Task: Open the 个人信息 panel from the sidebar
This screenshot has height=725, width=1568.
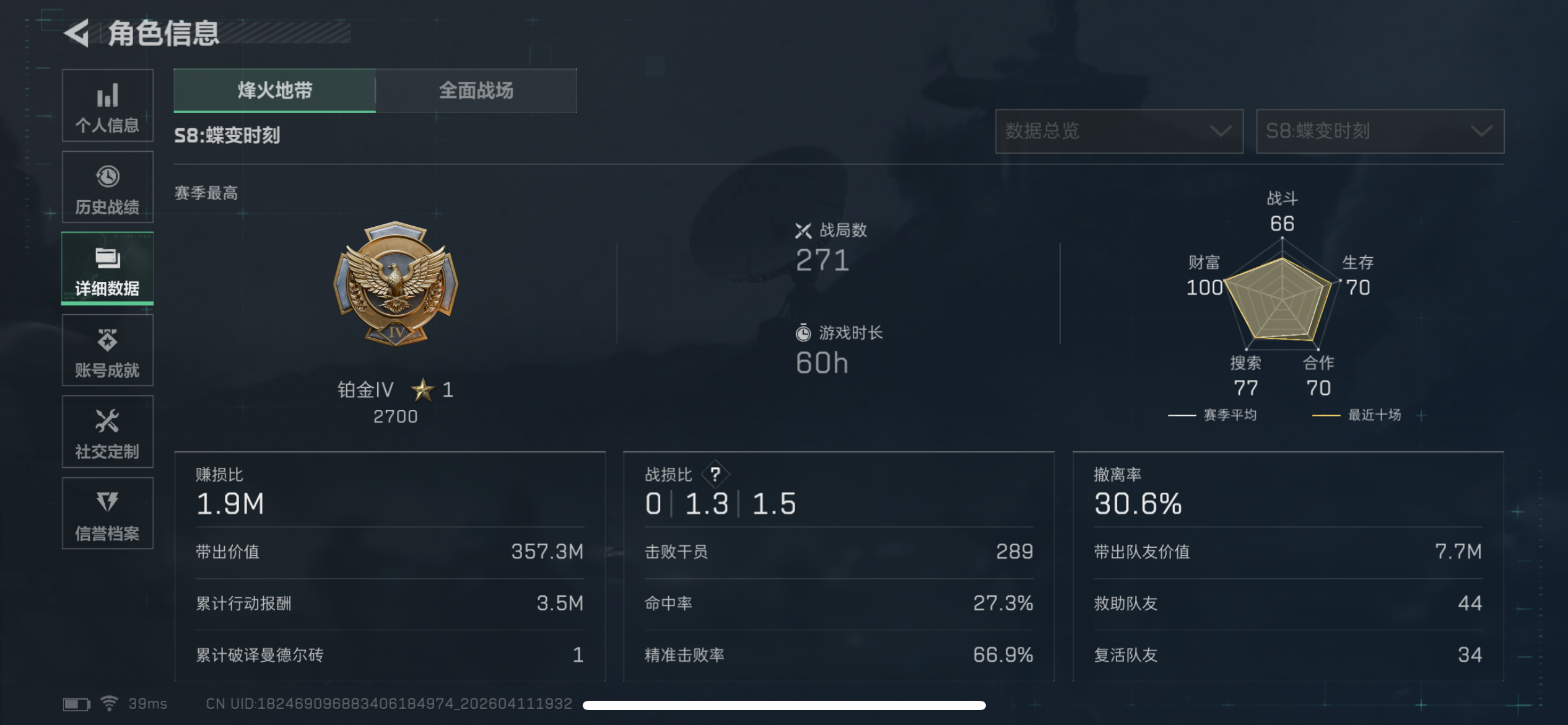Action: pyautogui.click(x=107, y=105)
